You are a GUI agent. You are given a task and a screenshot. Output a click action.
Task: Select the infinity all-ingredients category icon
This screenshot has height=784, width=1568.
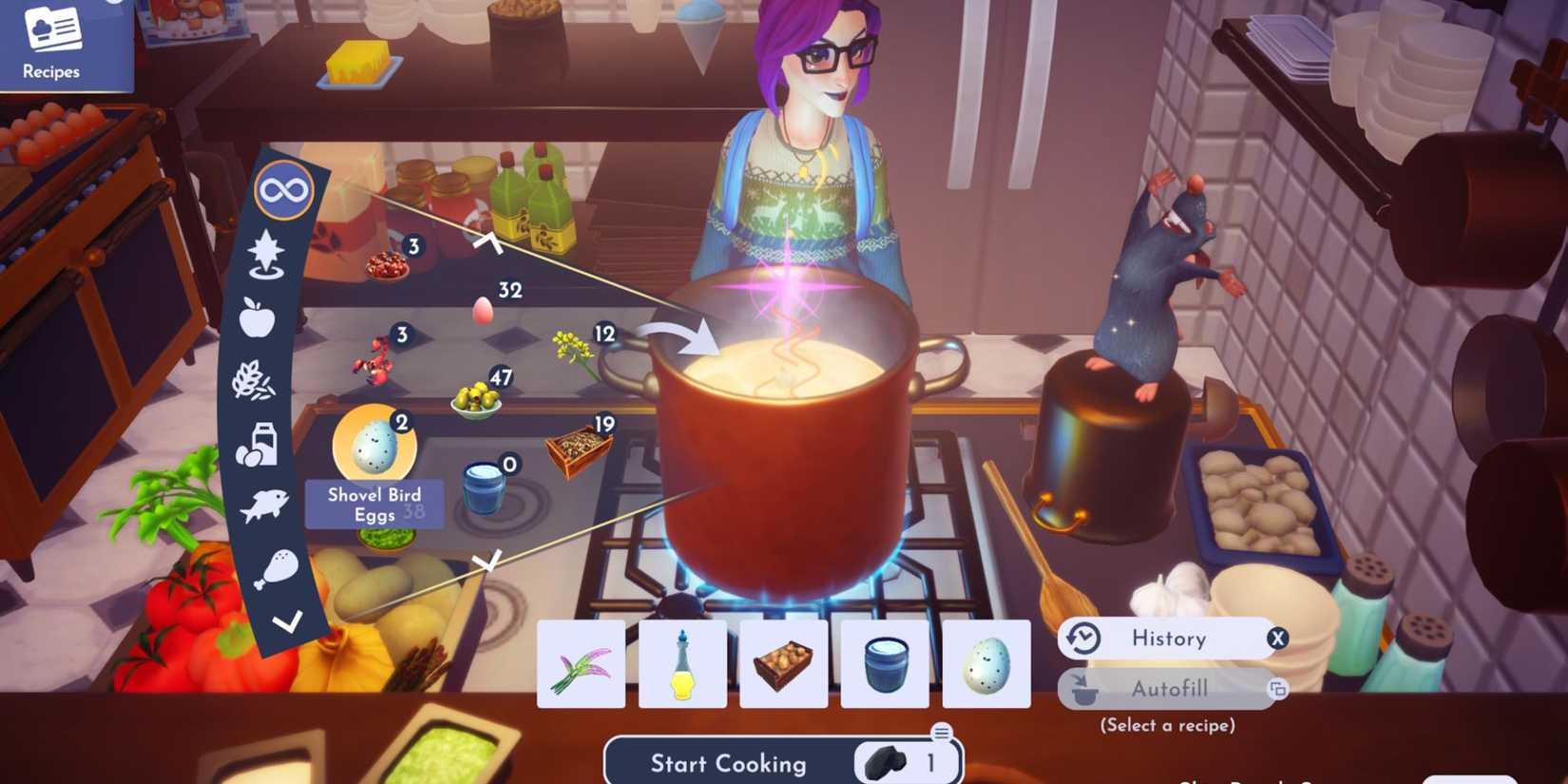tap(283, 188)
